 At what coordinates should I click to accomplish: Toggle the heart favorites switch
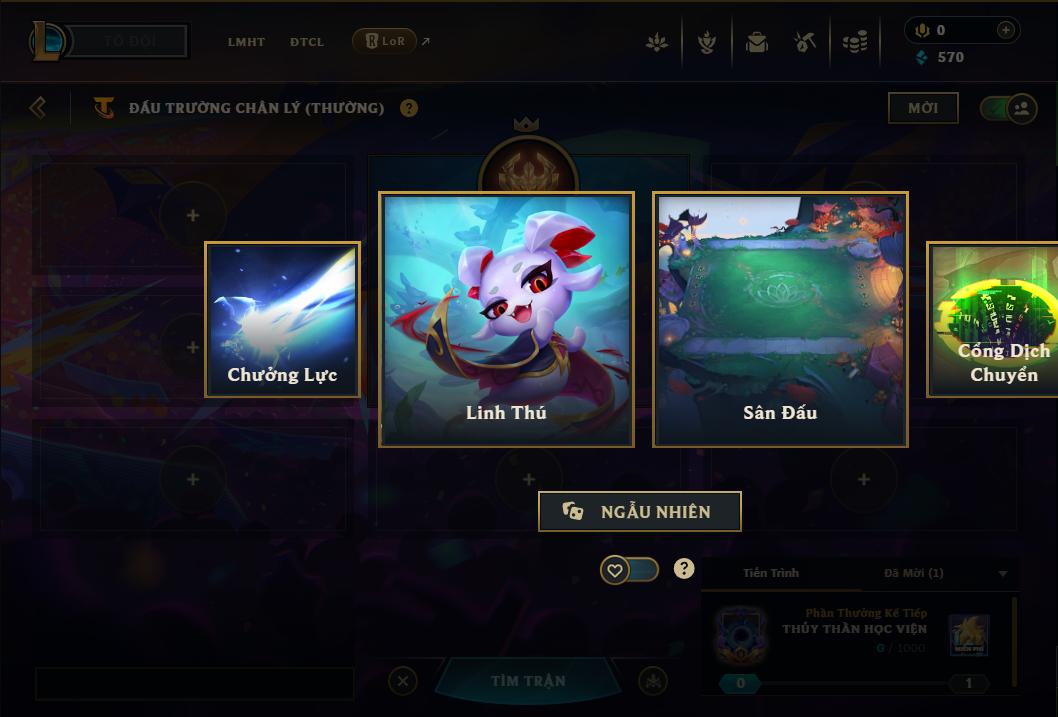629,570
